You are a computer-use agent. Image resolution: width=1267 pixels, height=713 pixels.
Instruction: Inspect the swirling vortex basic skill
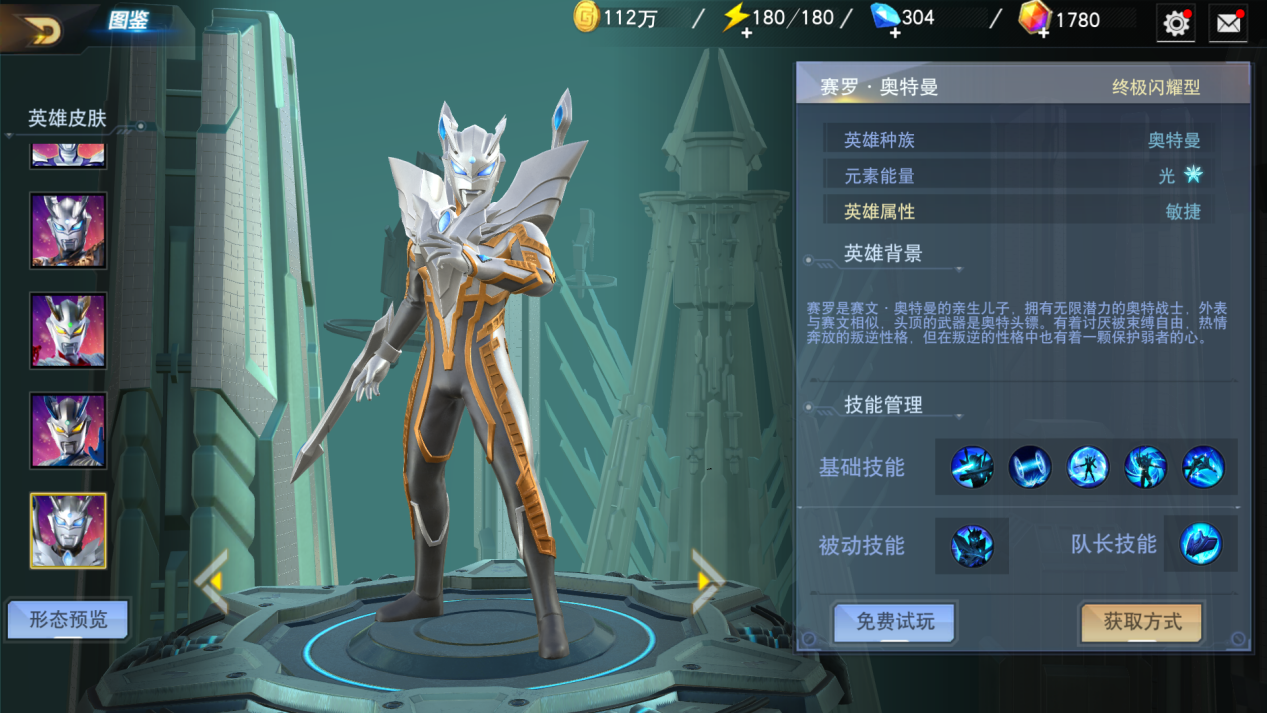pyautogui.click(x=1145, y=467)
